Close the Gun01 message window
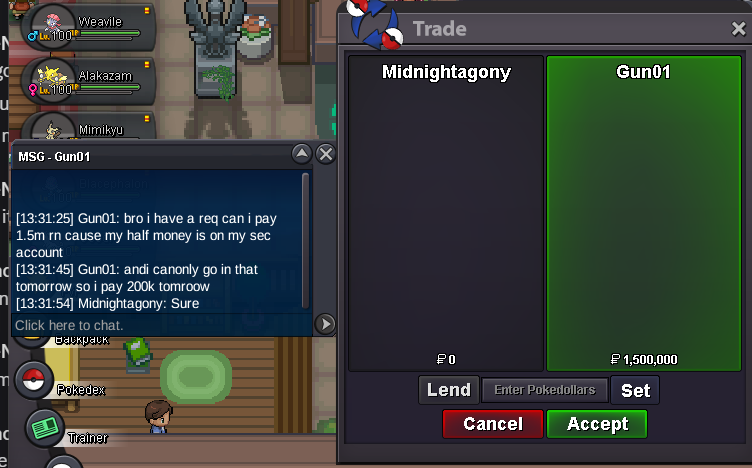The height and width of the screenshot is (468, 752). click(325, 154)
